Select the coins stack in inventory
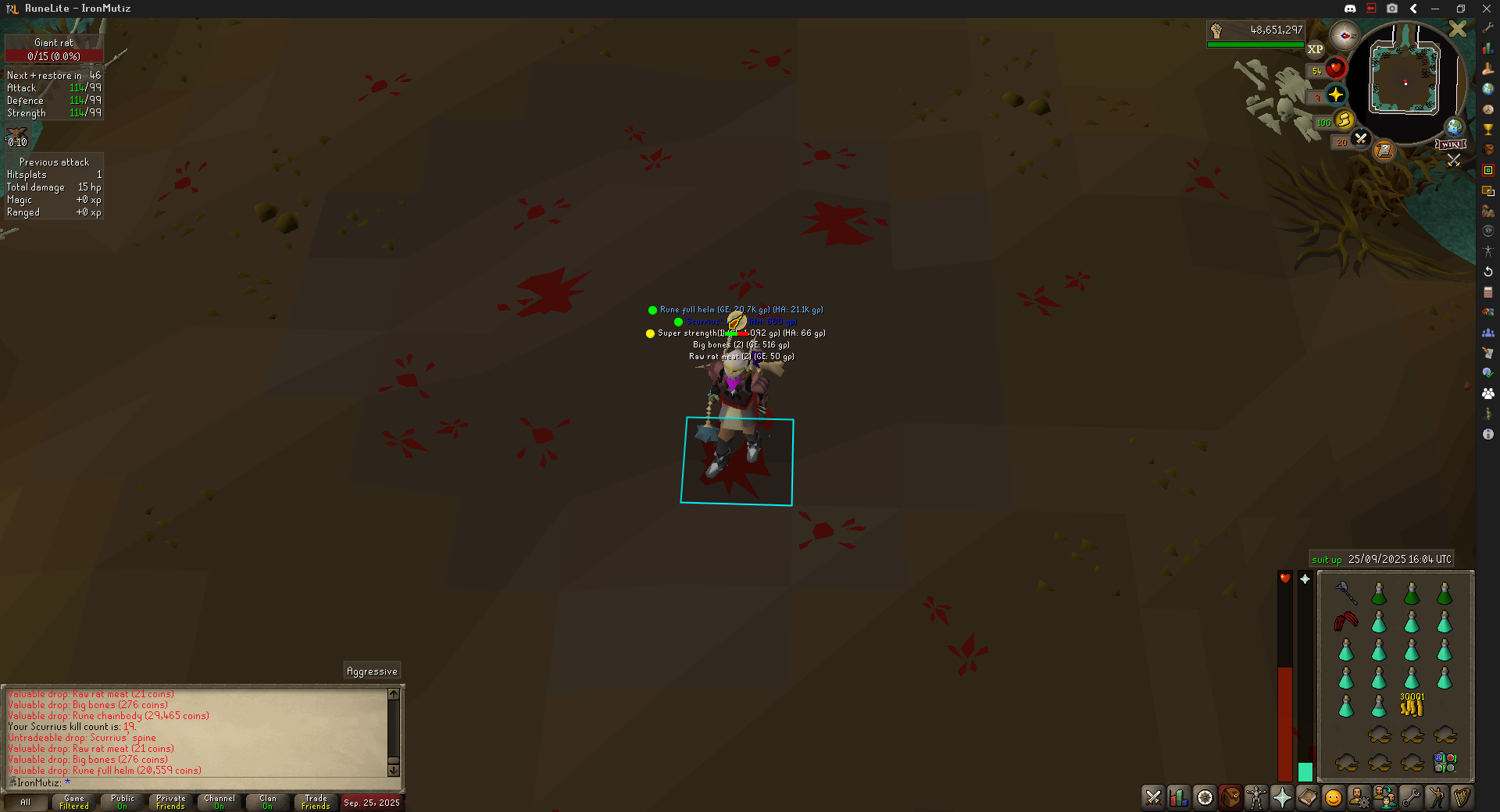The image size is (1500, 812). click(x=1412, y=706)
